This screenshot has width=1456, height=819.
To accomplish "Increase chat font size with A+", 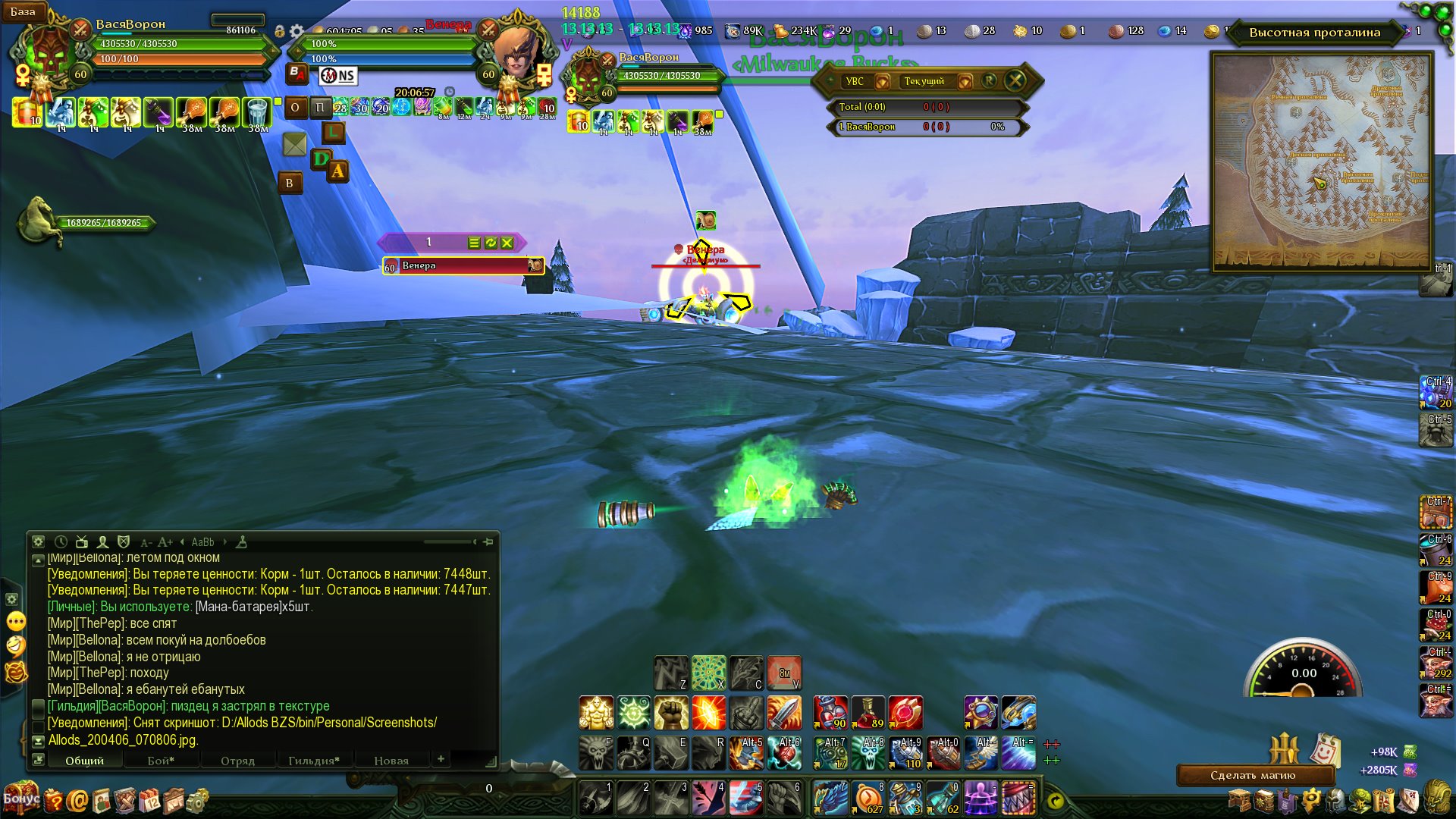I will (x=165, y=542).
